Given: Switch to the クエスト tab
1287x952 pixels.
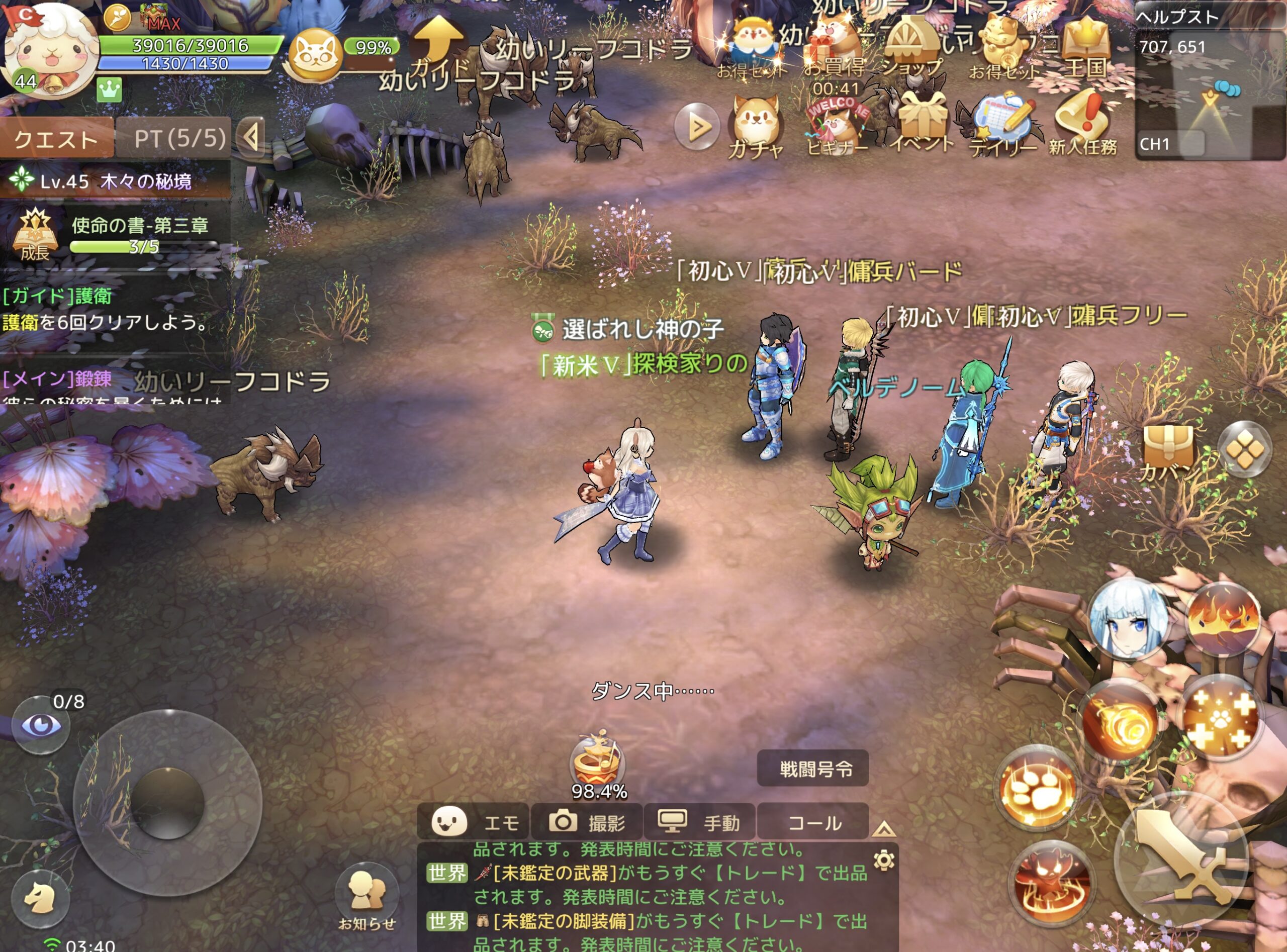Looking at the screenshot, I should (x=56, y=139).
